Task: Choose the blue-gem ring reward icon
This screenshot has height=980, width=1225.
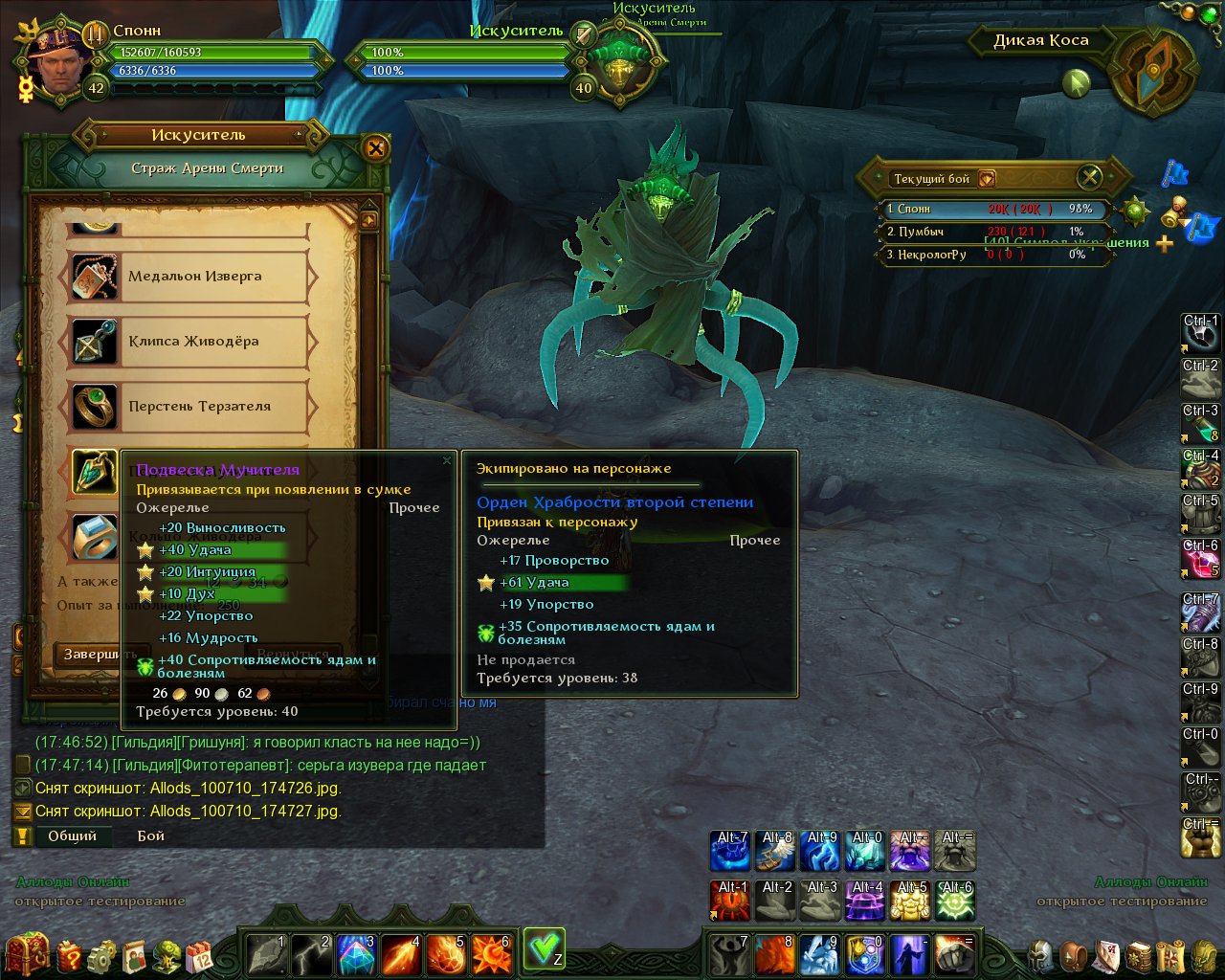Action: 95,537
